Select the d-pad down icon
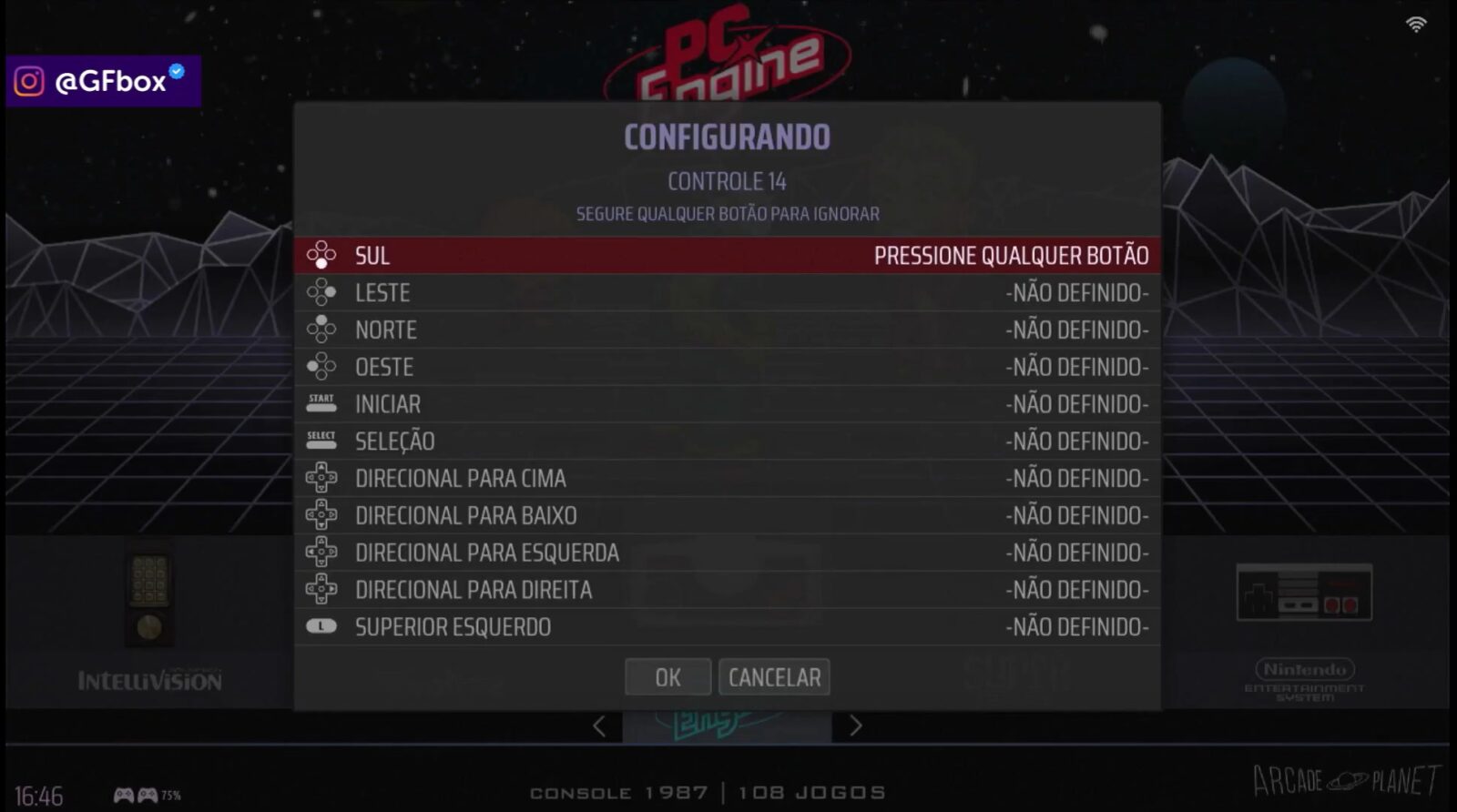Screen dimensions: 1457x812 coord(322,515)
